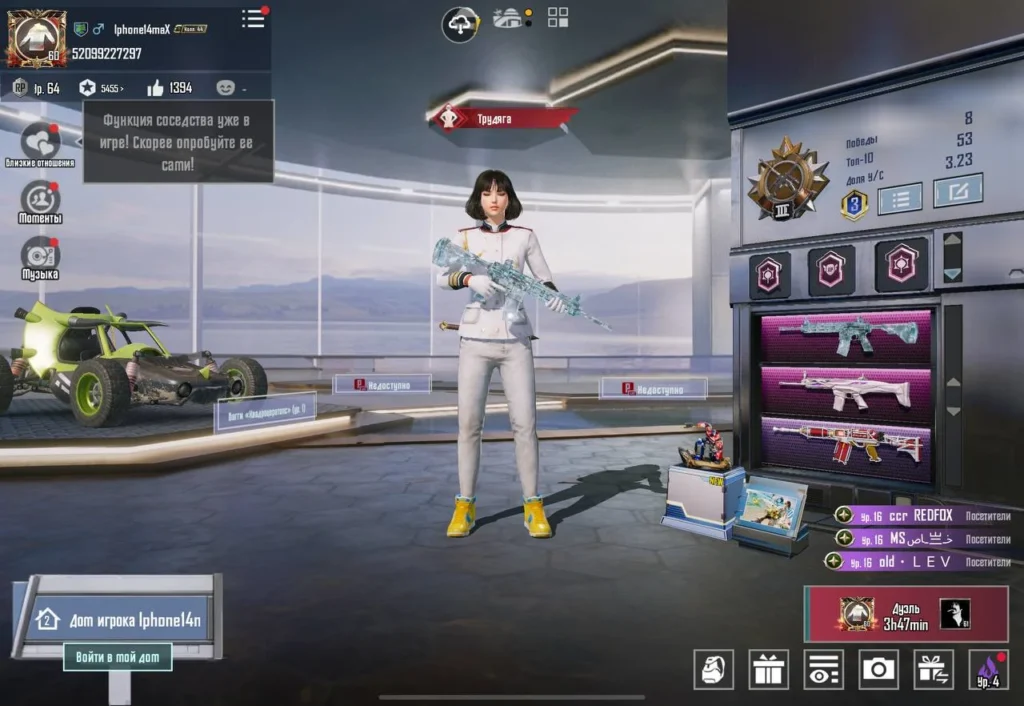Open the gift exchange icon
The image size is (1024, 706).
point(934,669)
